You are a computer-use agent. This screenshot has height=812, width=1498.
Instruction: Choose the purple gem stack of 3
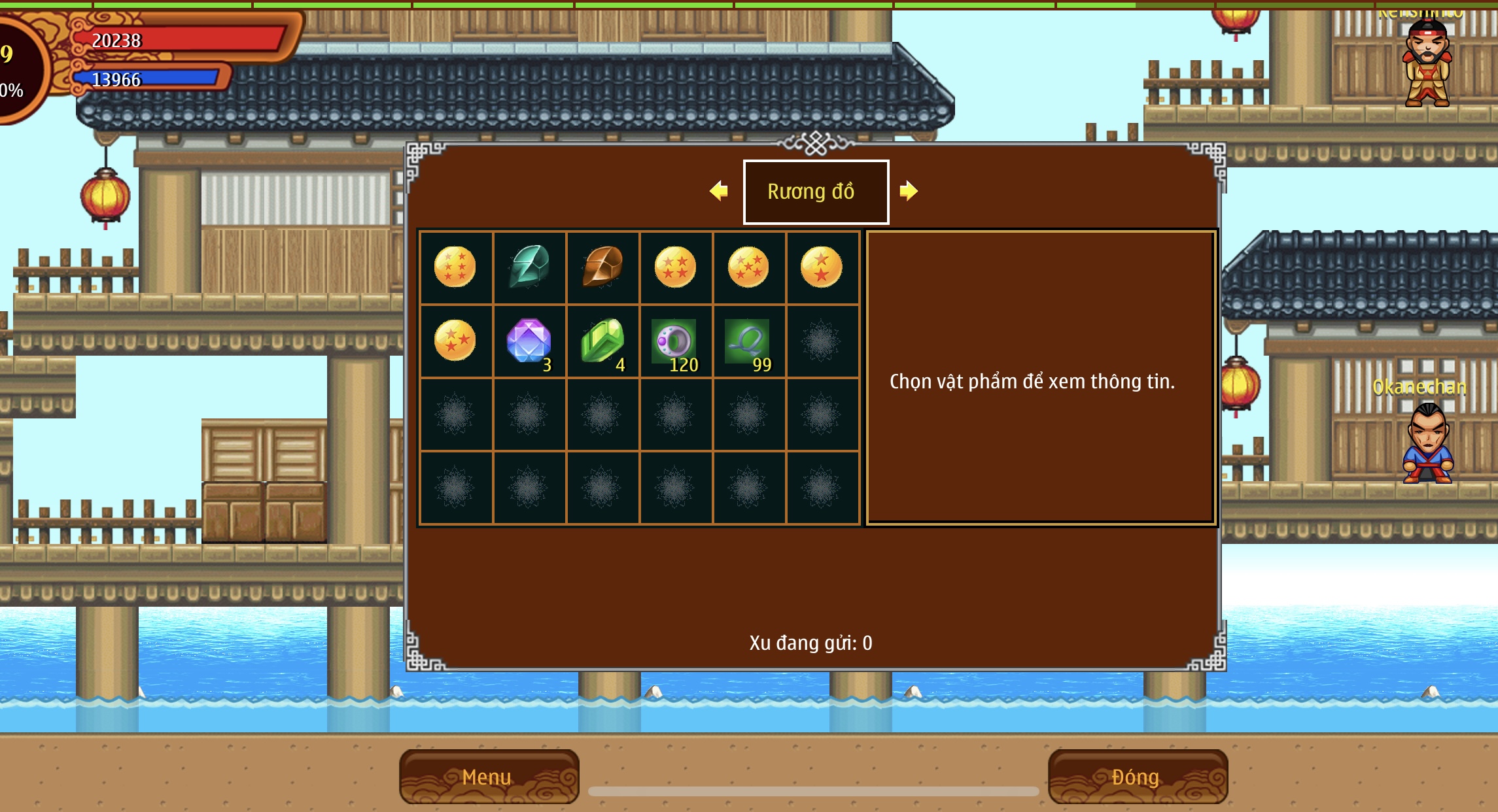[529, 340]
